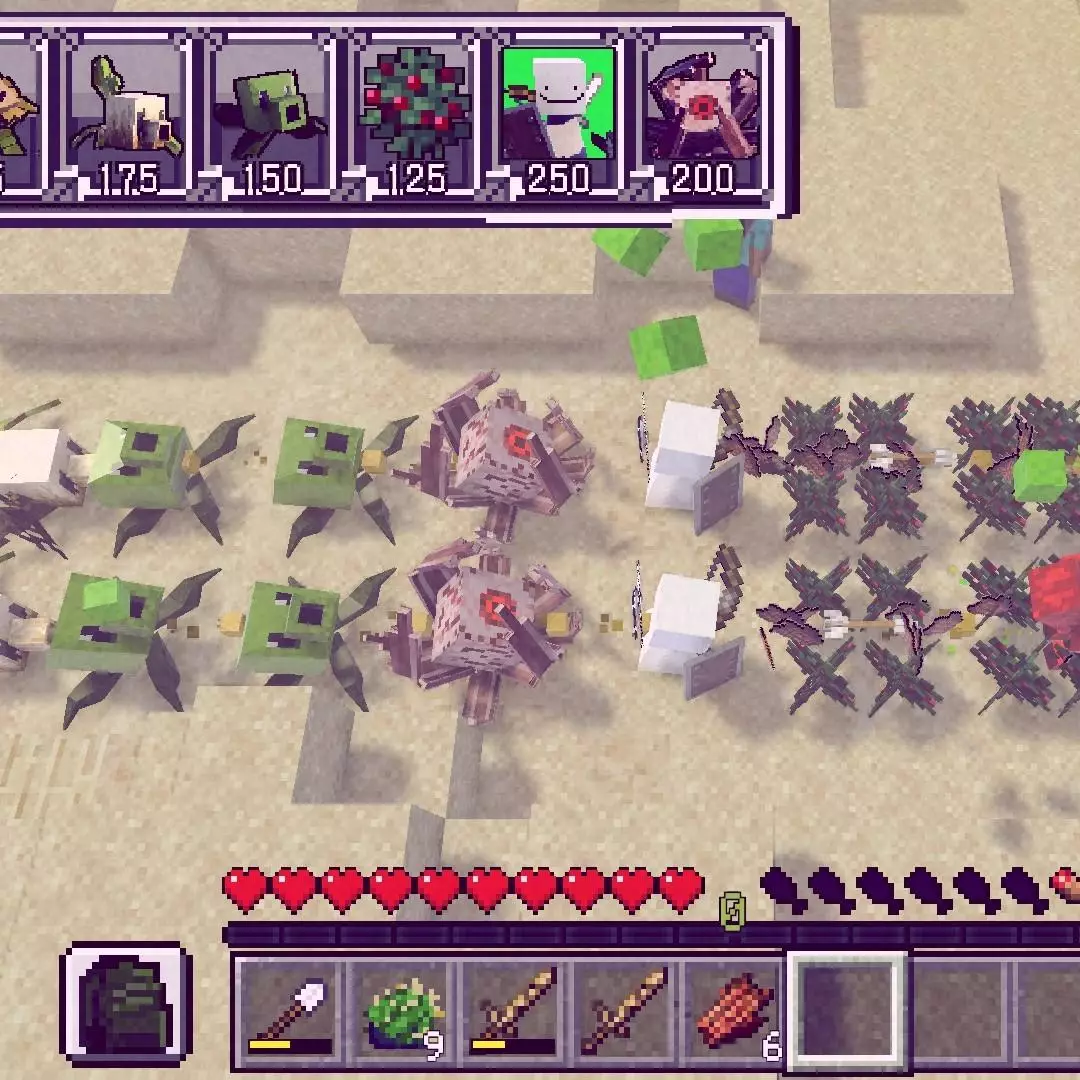The width and height of the screenshot is (1080, 1080).
Task: Select the red item stack of six
Action: pyautogui.click(x=736, y=1011)
